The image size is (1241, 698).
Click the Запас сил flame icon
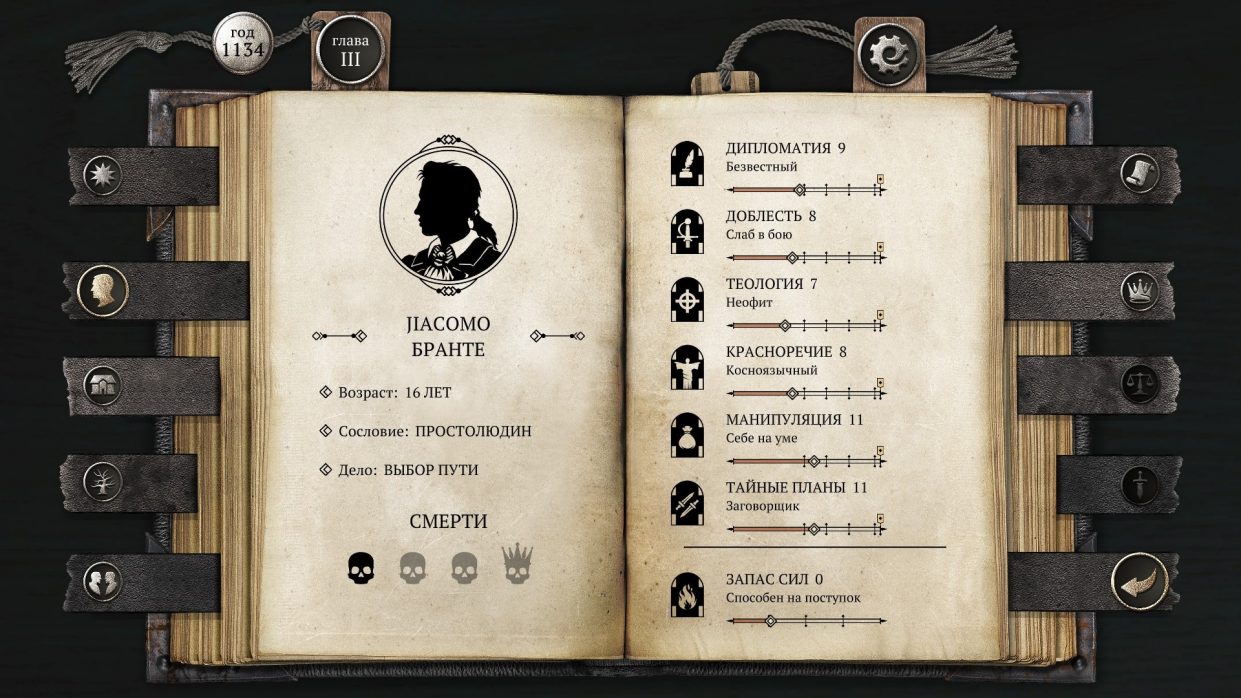tap(687, 594)
